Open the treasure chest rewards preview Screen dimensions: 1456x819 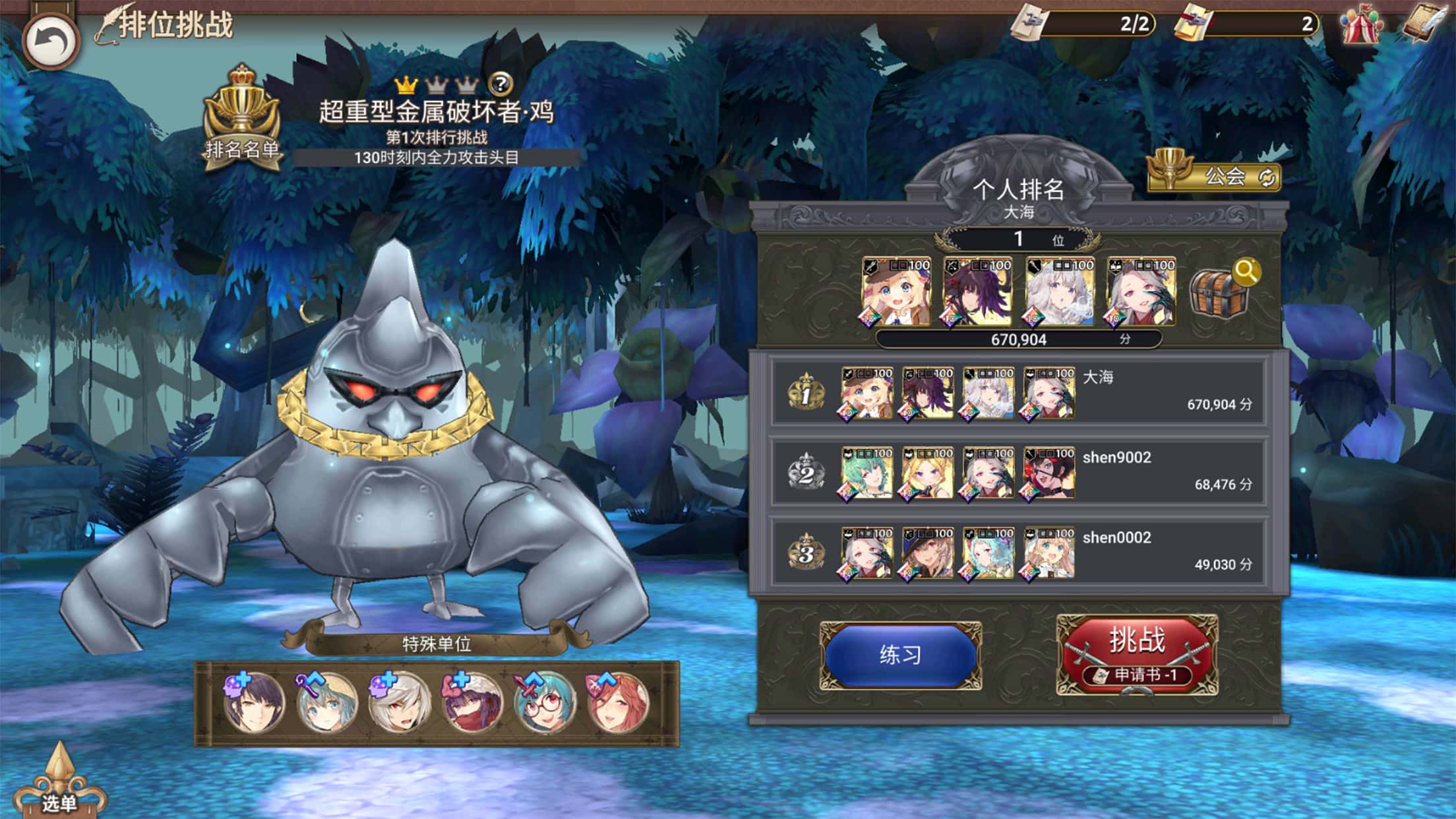tap(1222, 292)
